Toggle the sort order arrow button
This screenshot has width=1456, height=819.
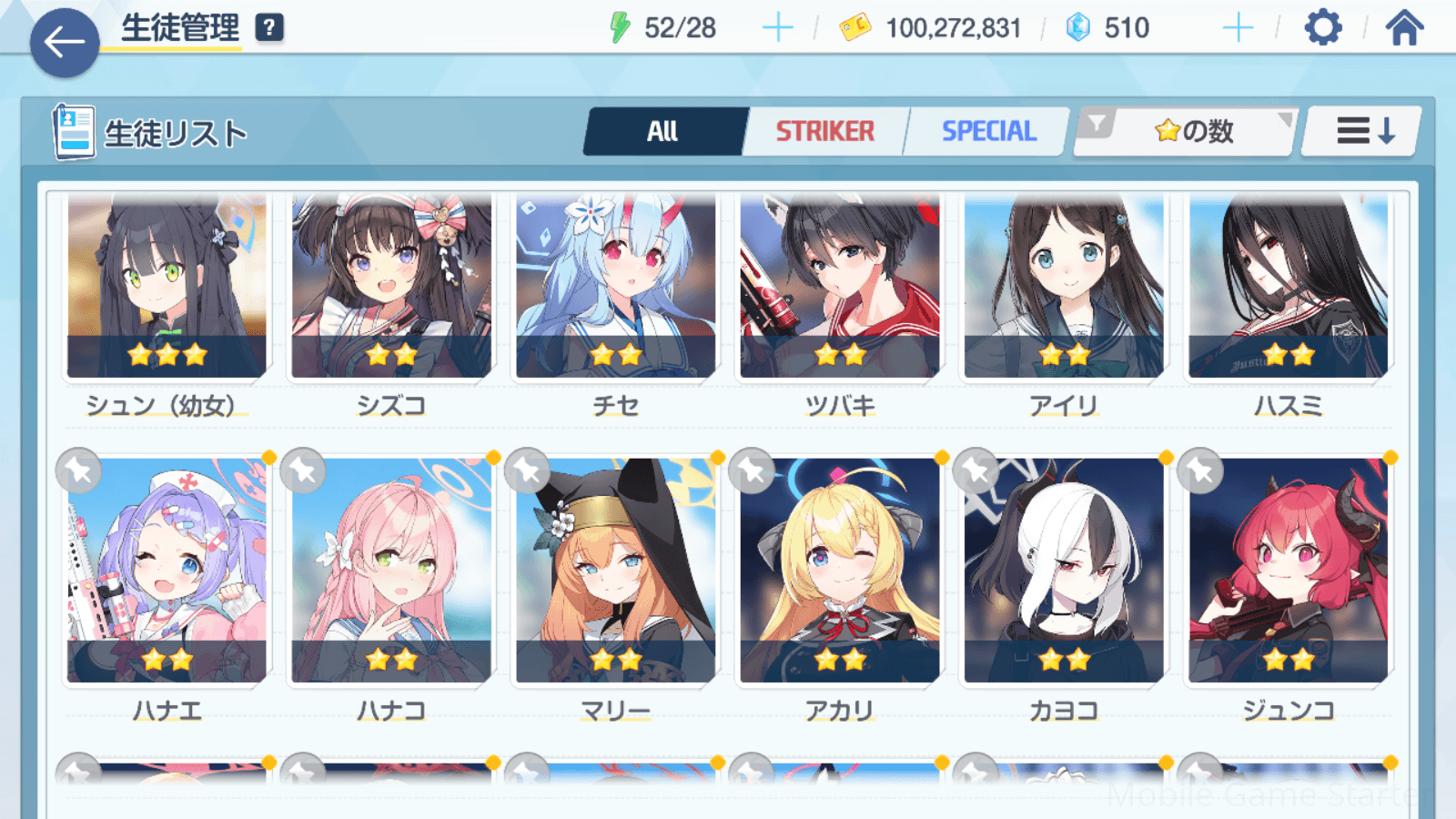click(x=1362, y=132)
